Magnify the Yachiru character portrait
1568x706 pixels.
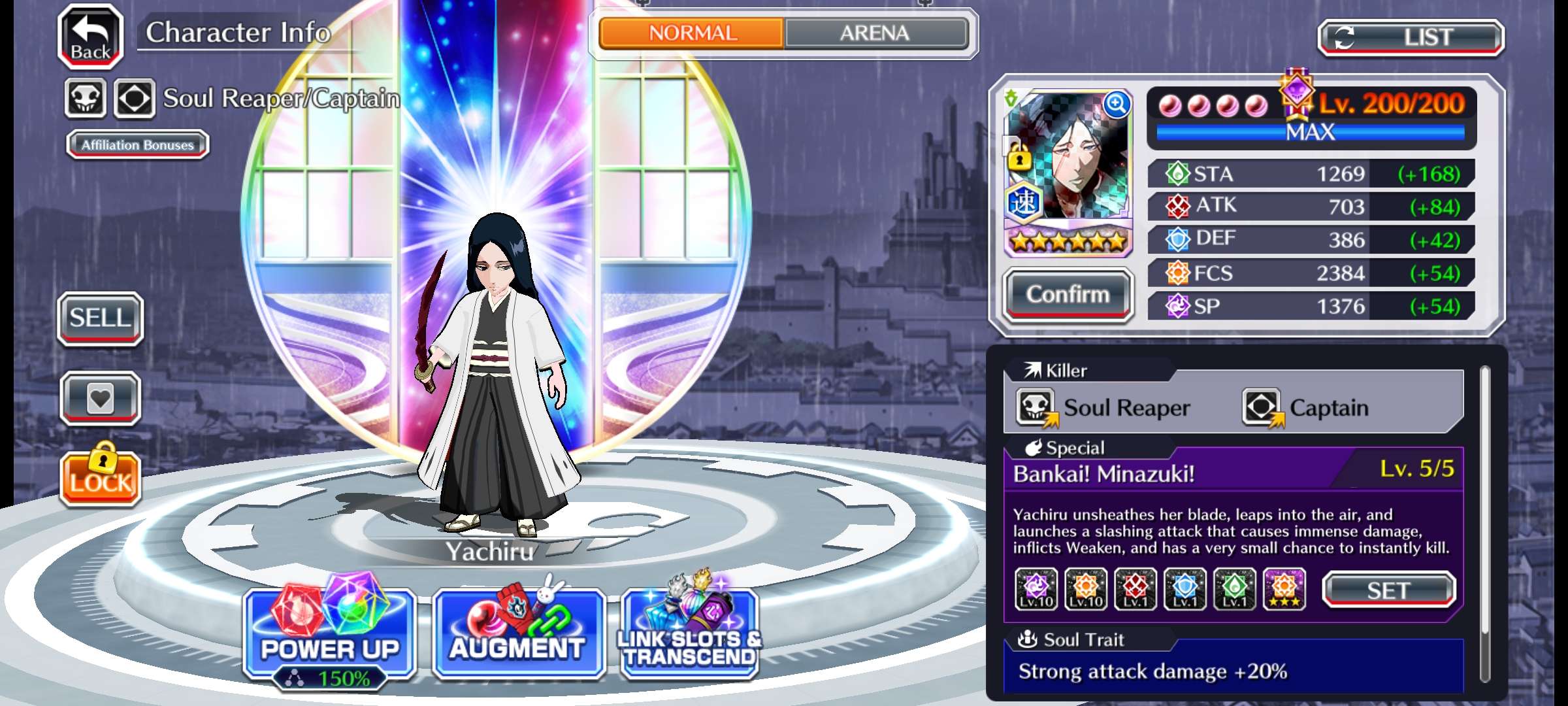1117,104
